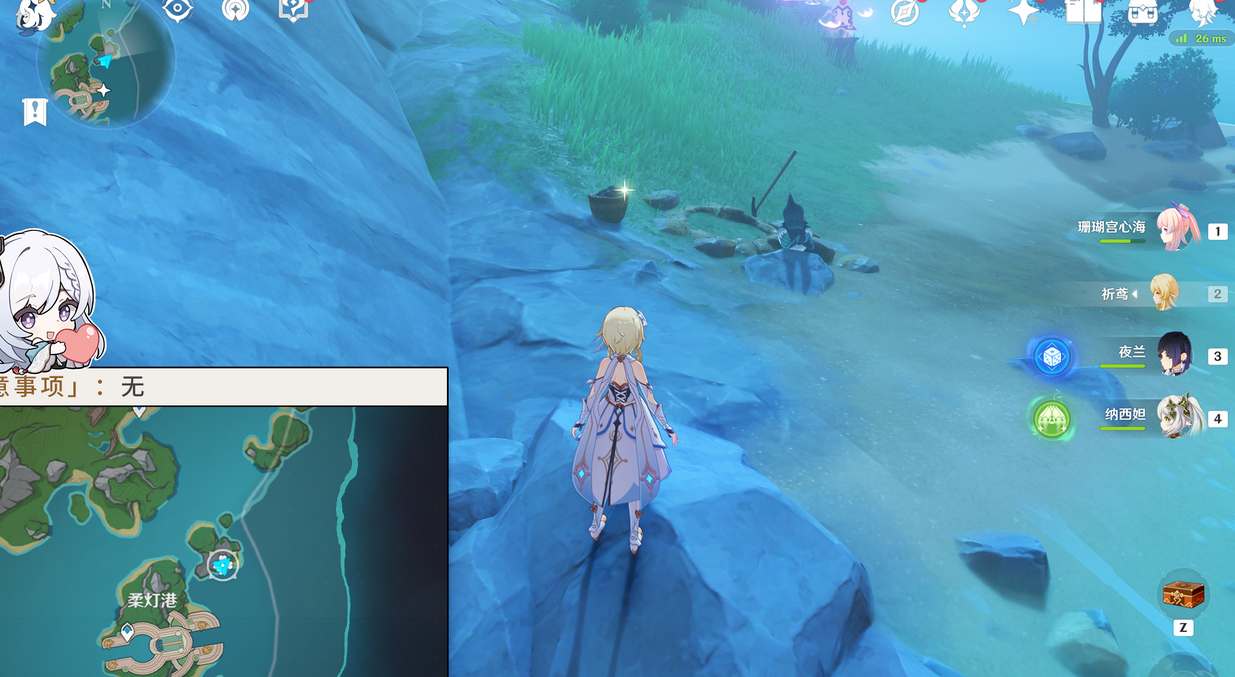Switch to party member 夜兰

pos(1175,354)
